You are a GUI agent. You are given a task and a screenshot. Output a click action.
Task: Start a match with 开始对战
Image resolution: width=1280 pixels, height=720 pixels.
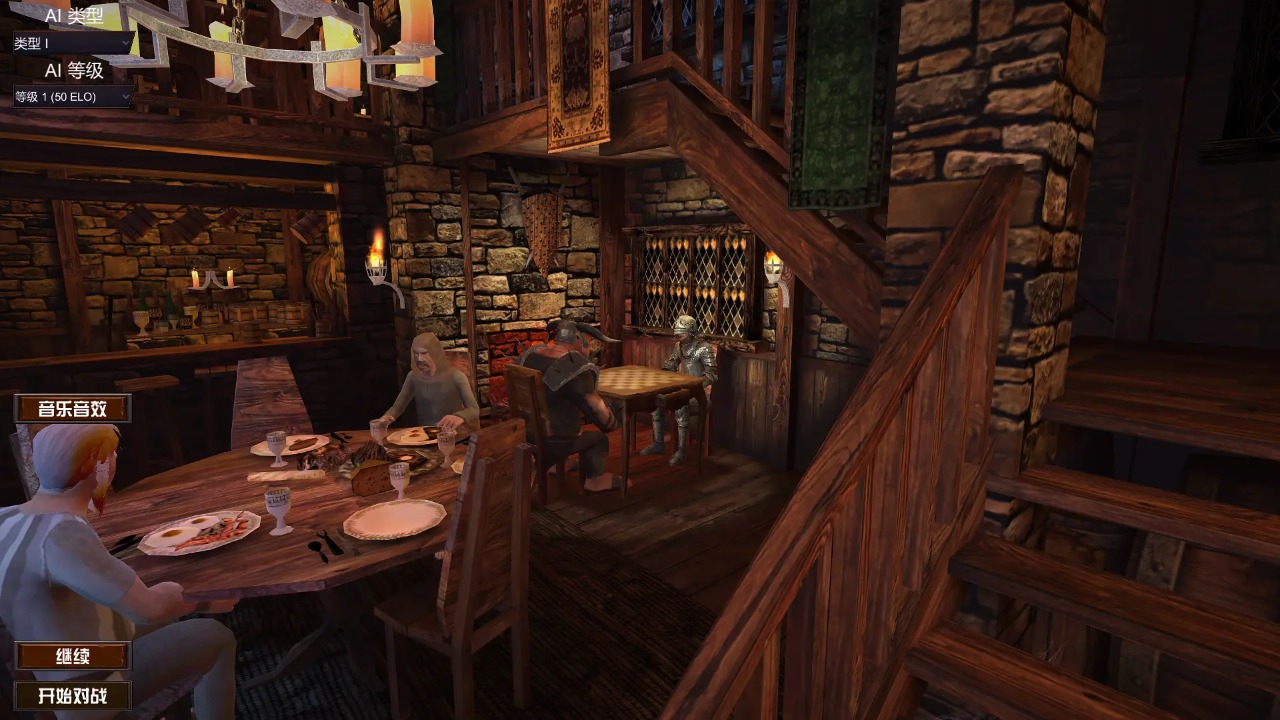[72, 695]
